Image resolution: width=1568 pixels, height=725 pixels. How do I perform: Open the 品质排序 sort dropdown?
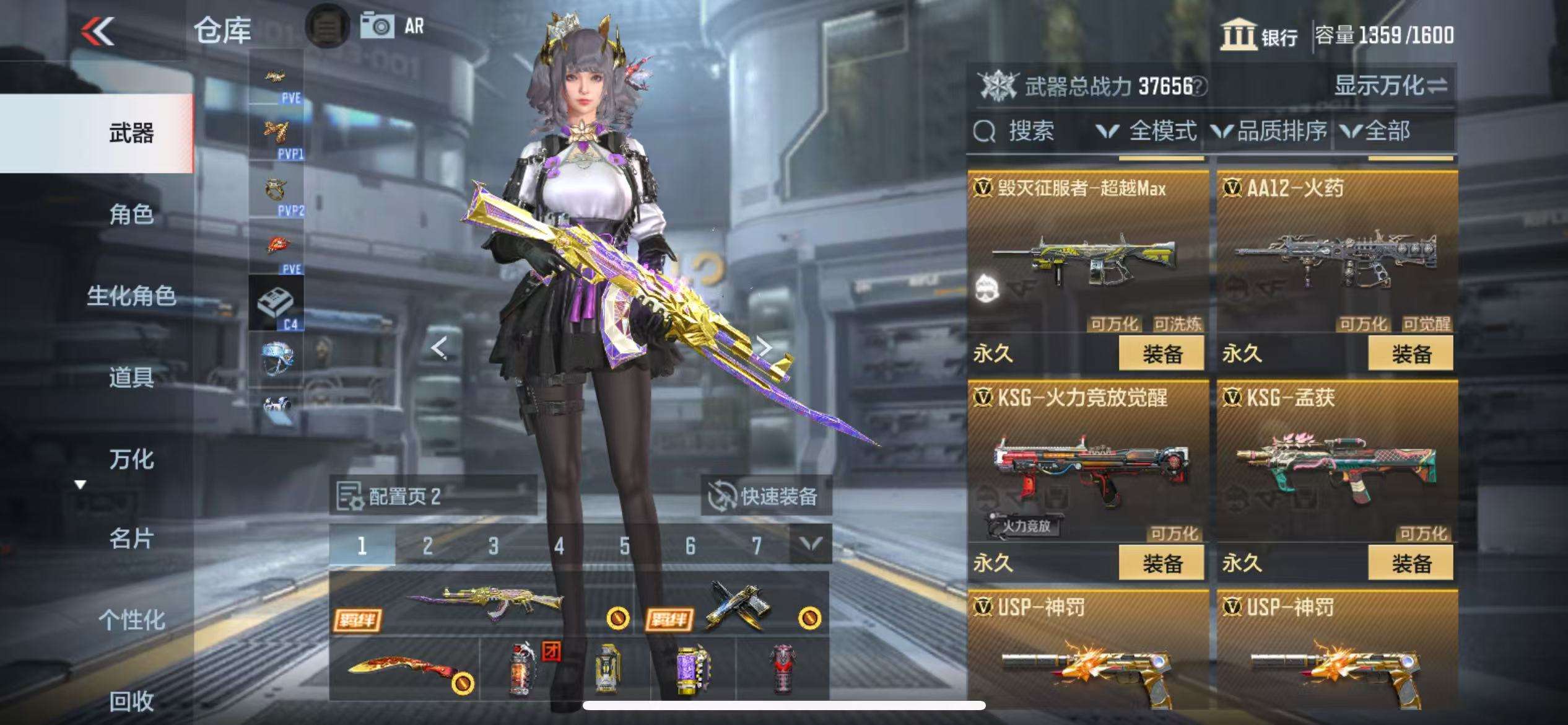click(1270, 131)
